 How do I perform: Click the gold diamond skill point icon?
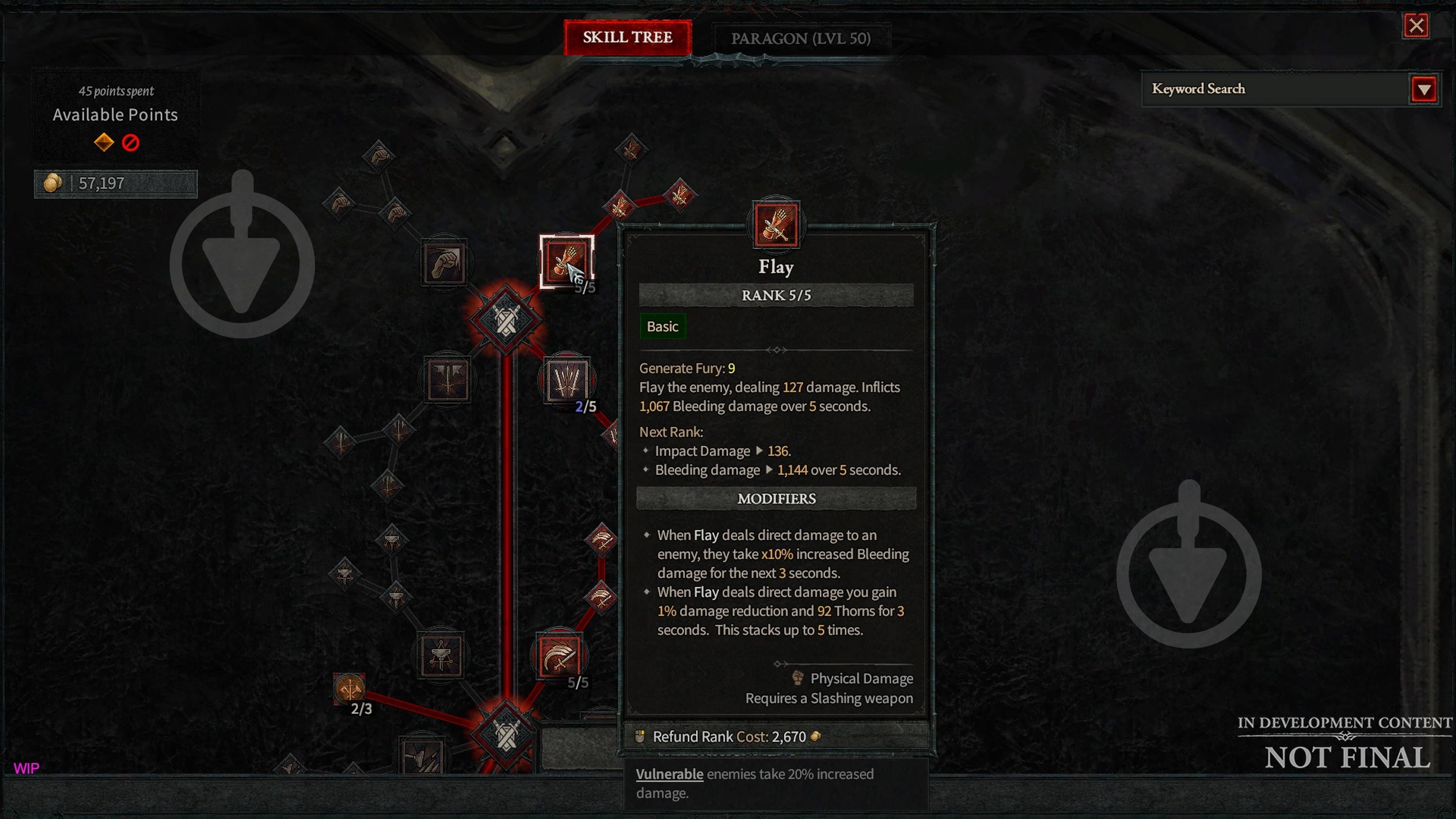click(x=105, y=143)
